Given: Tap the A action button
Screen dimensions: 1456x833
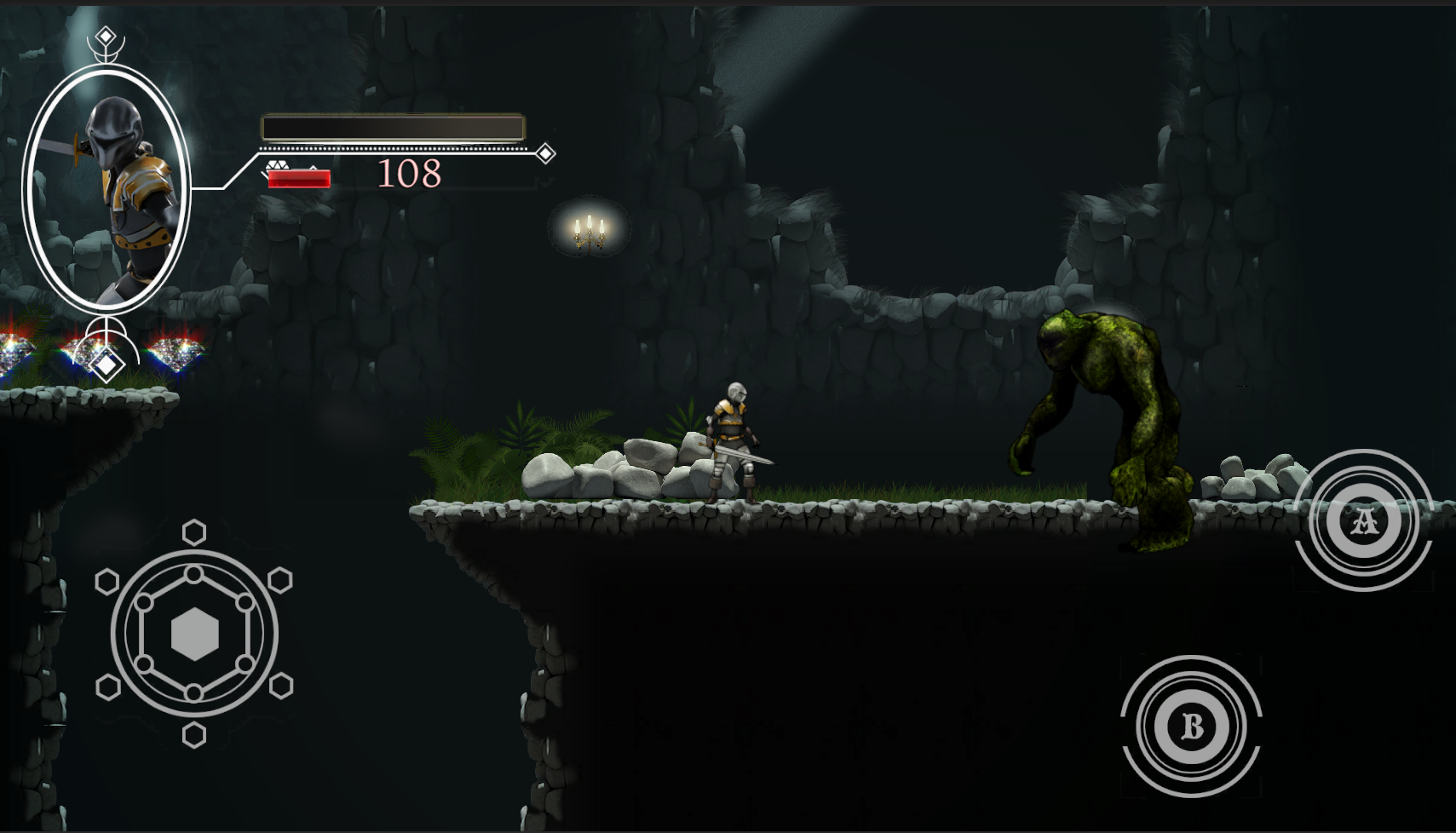Looking at the screenshot, I should [1363, 520].
